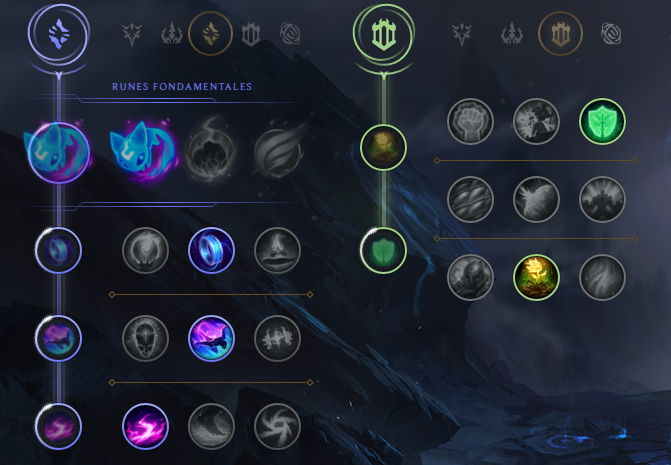Switch primary path to Inspiration
The image size is (671, 465).
pos(290,35)
